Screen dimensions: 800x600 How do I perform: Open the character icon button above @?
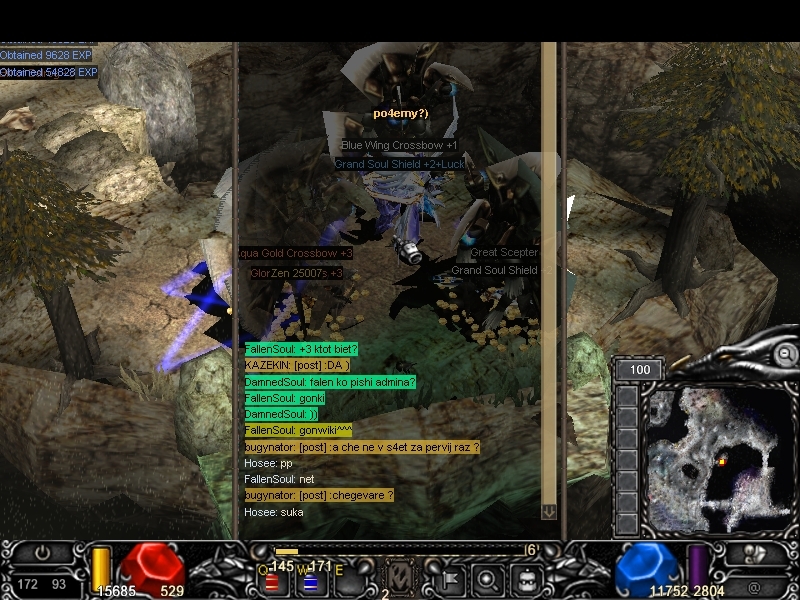tap(752, 555)
